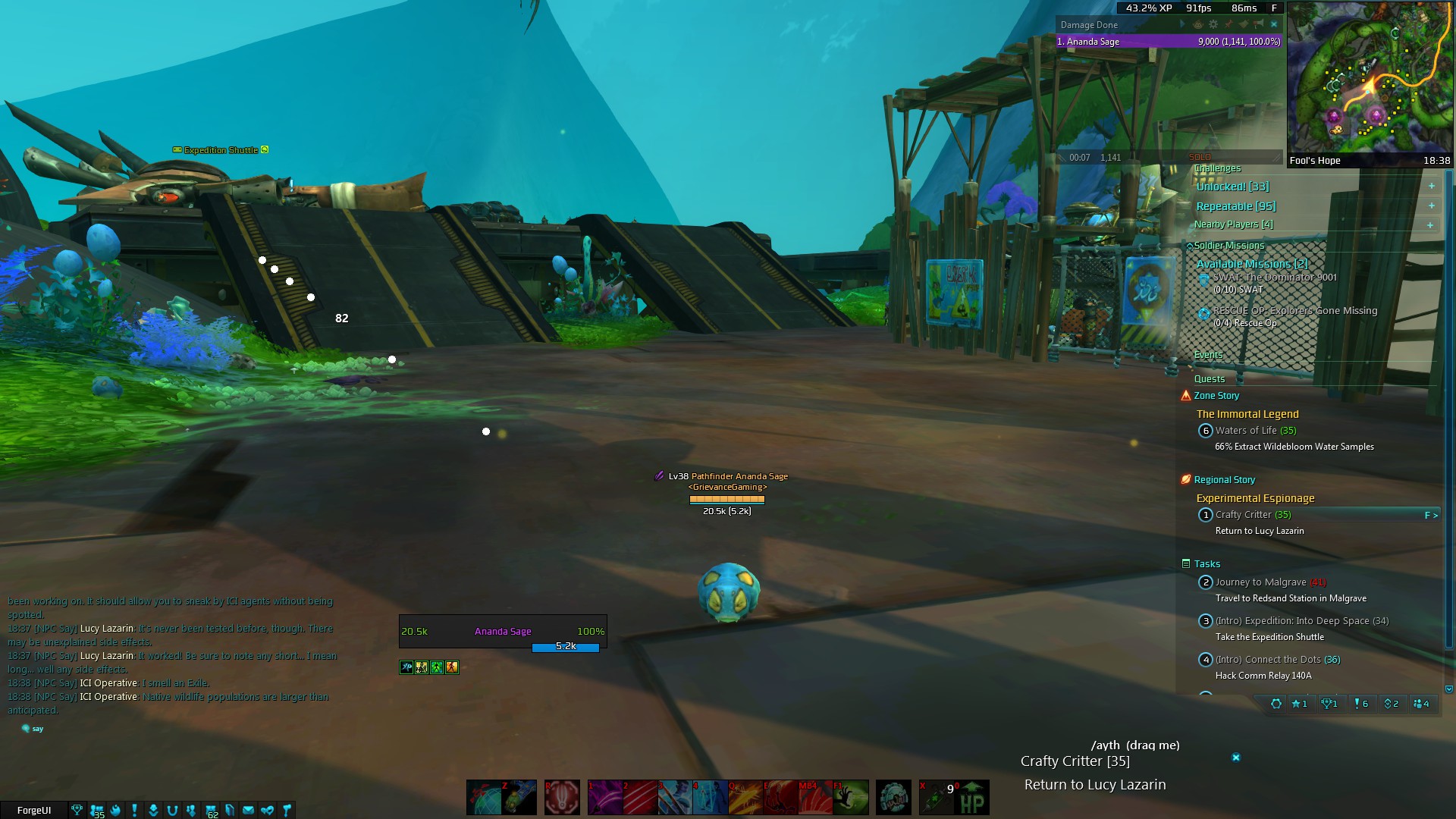This screenshot has height=819, width=1456.
Task: Open the ForgeUI menu button
Action: (x=34, y=810)
